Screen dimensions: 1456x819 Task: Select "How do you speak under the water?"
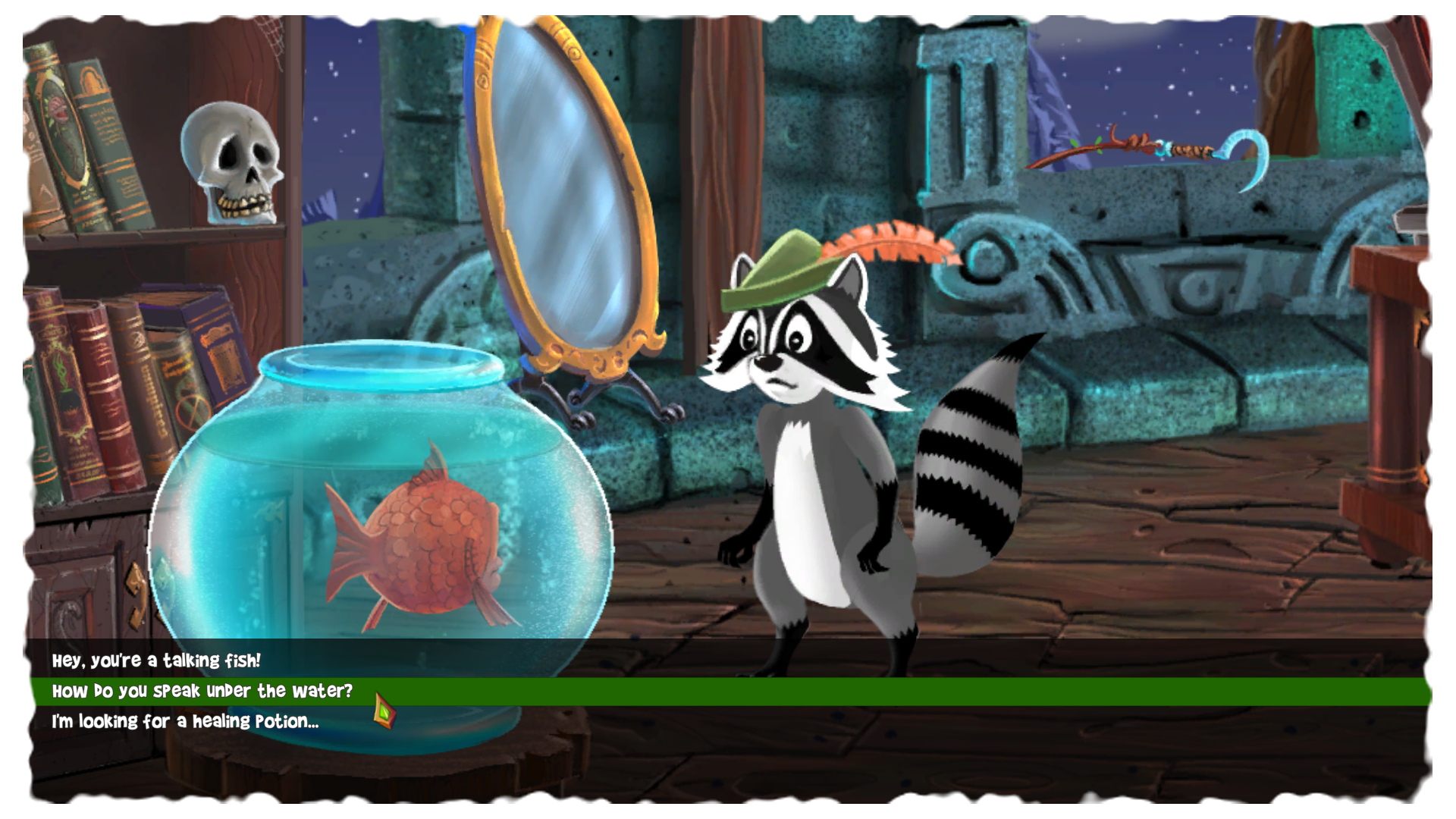coord(202,691)
